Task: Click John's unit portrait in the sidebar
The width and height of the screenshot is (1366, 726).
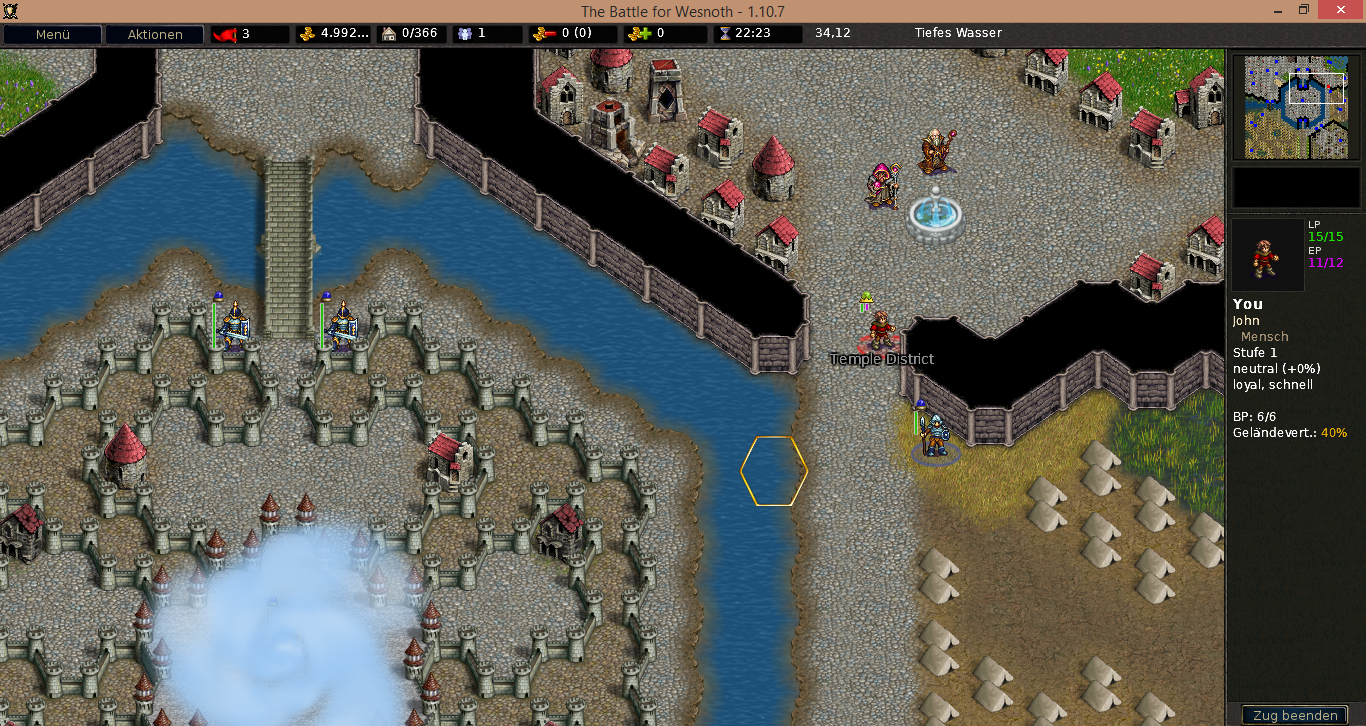Action: click(x=1267, y=255)
